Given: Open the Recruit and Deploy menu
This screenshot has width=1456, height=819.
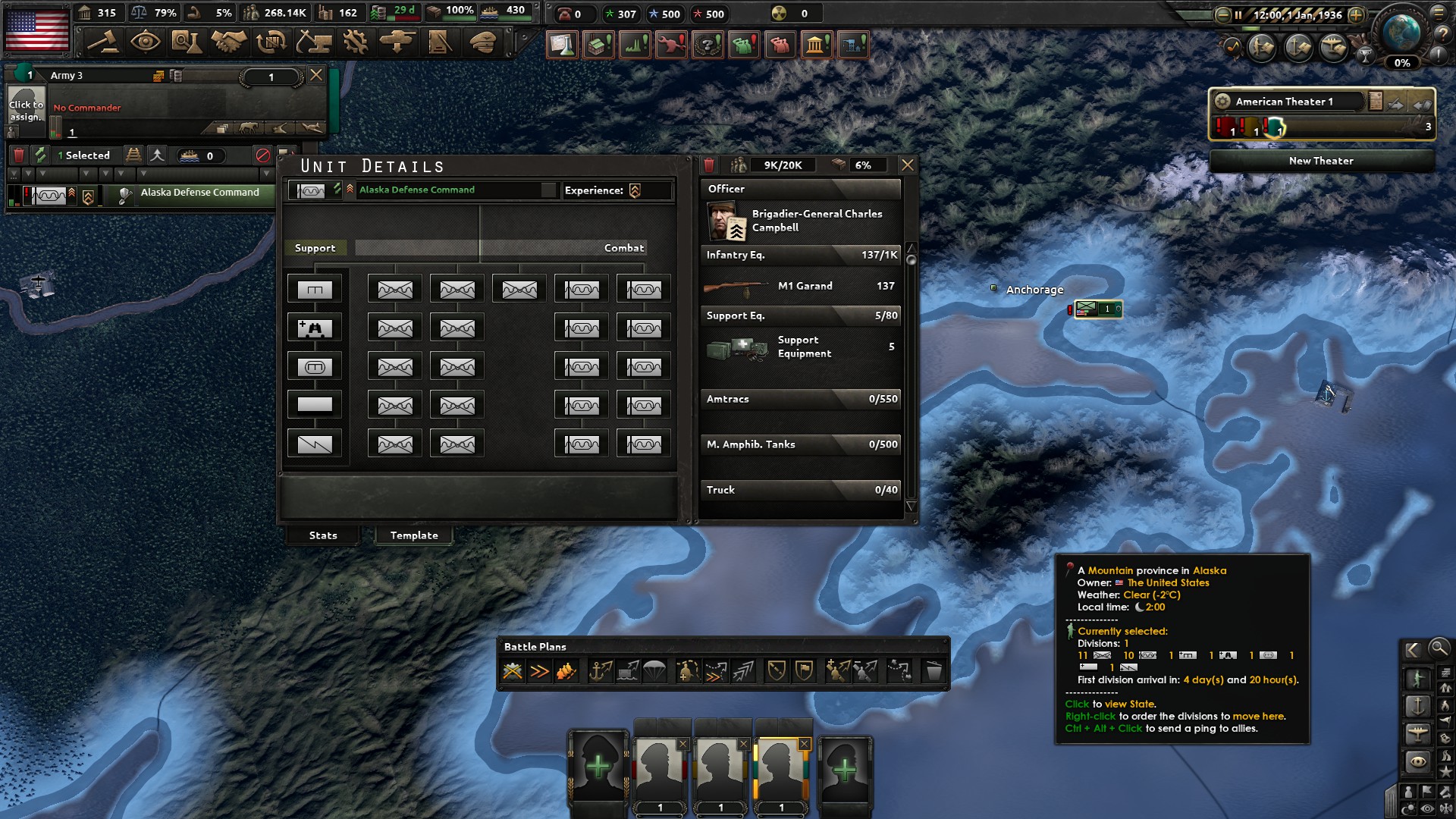Looking at the screenshot, I should [397, 43].
